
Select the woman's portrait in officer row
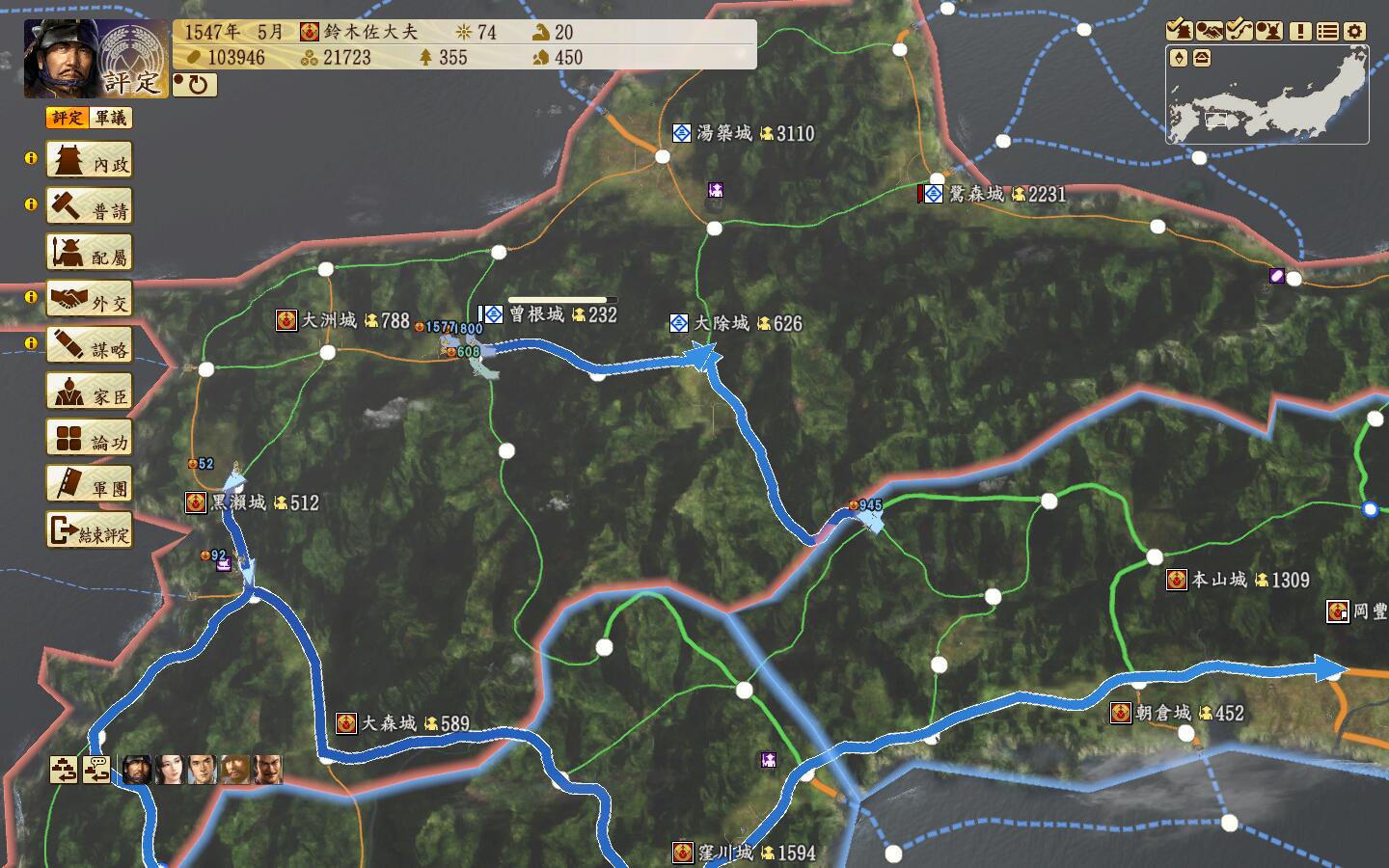(x=170, y=770)
